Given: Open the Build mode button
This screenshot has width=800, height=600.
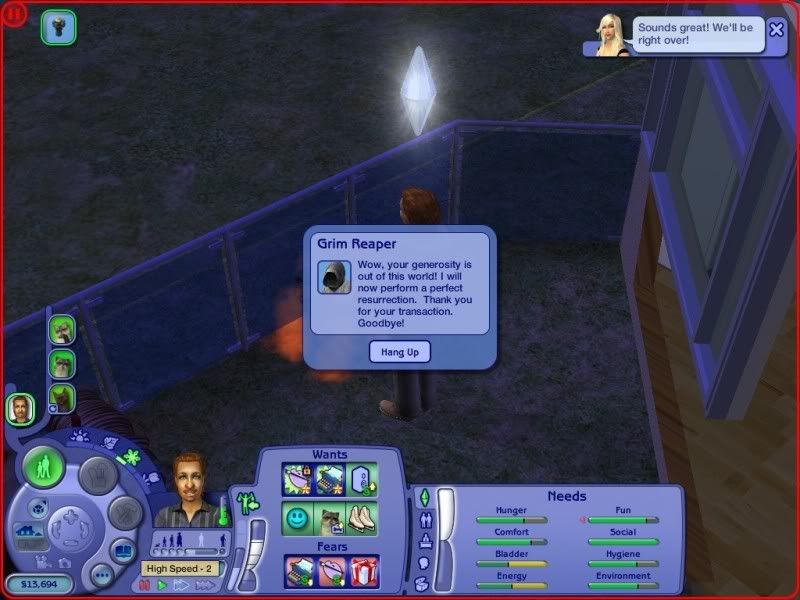Looking at the screenshot, I should pyautogui.click(x=124, y=514).
